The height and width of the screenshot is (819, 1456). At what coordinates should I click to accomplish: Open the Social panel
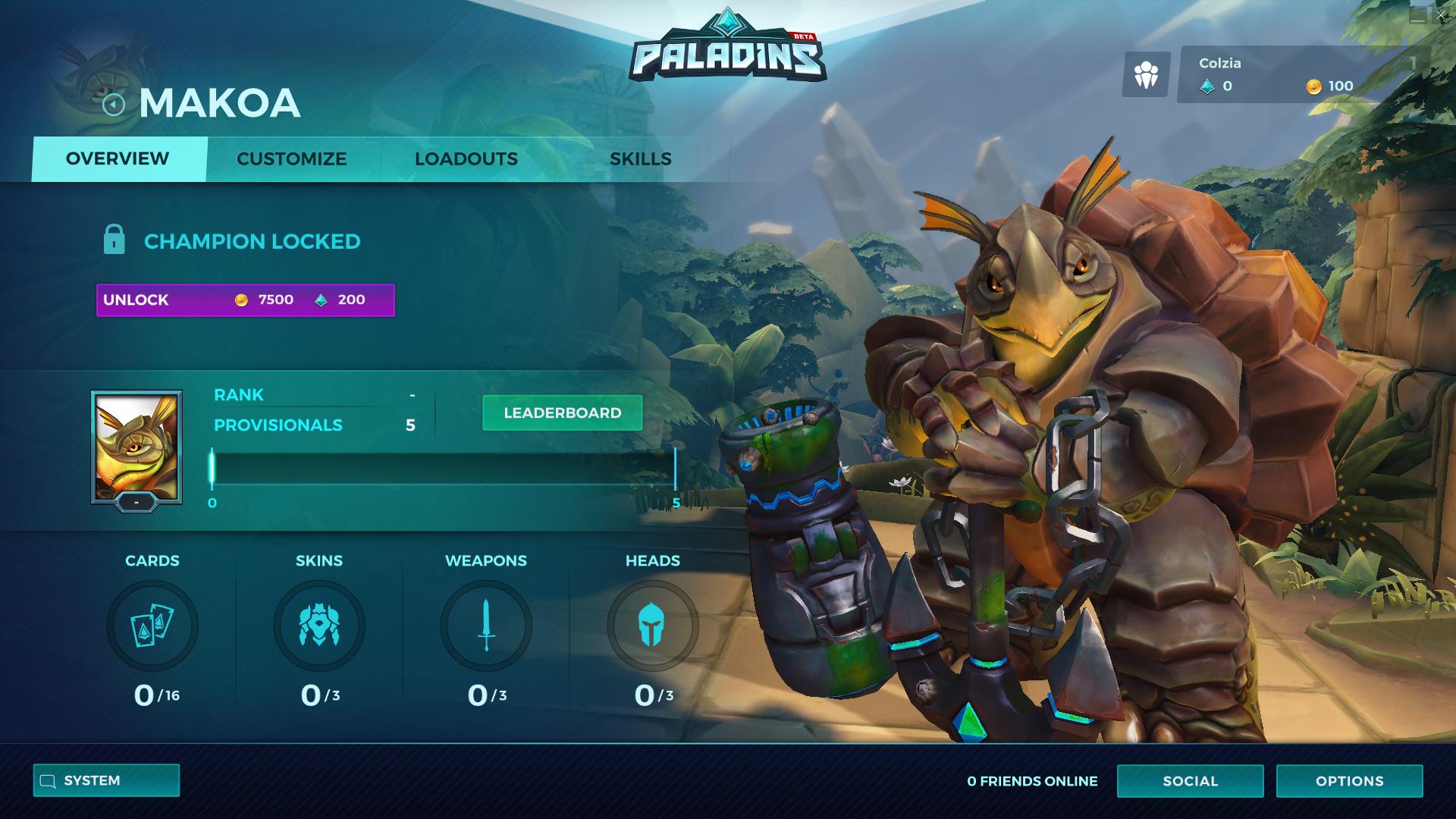1190,781
